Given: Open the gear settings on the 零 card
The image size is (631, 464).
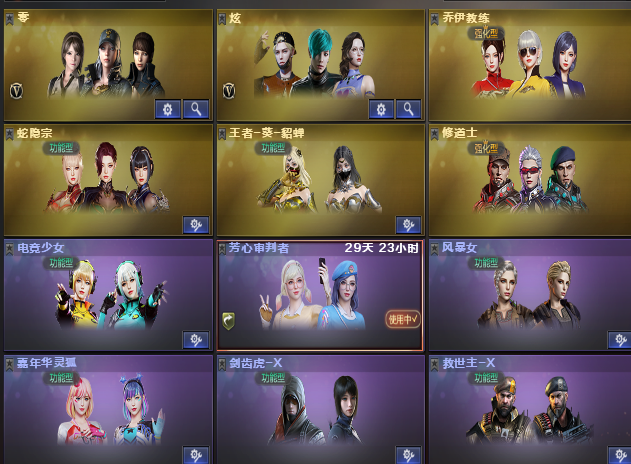Looking at the screenshot, I should (x=167, y=108).
